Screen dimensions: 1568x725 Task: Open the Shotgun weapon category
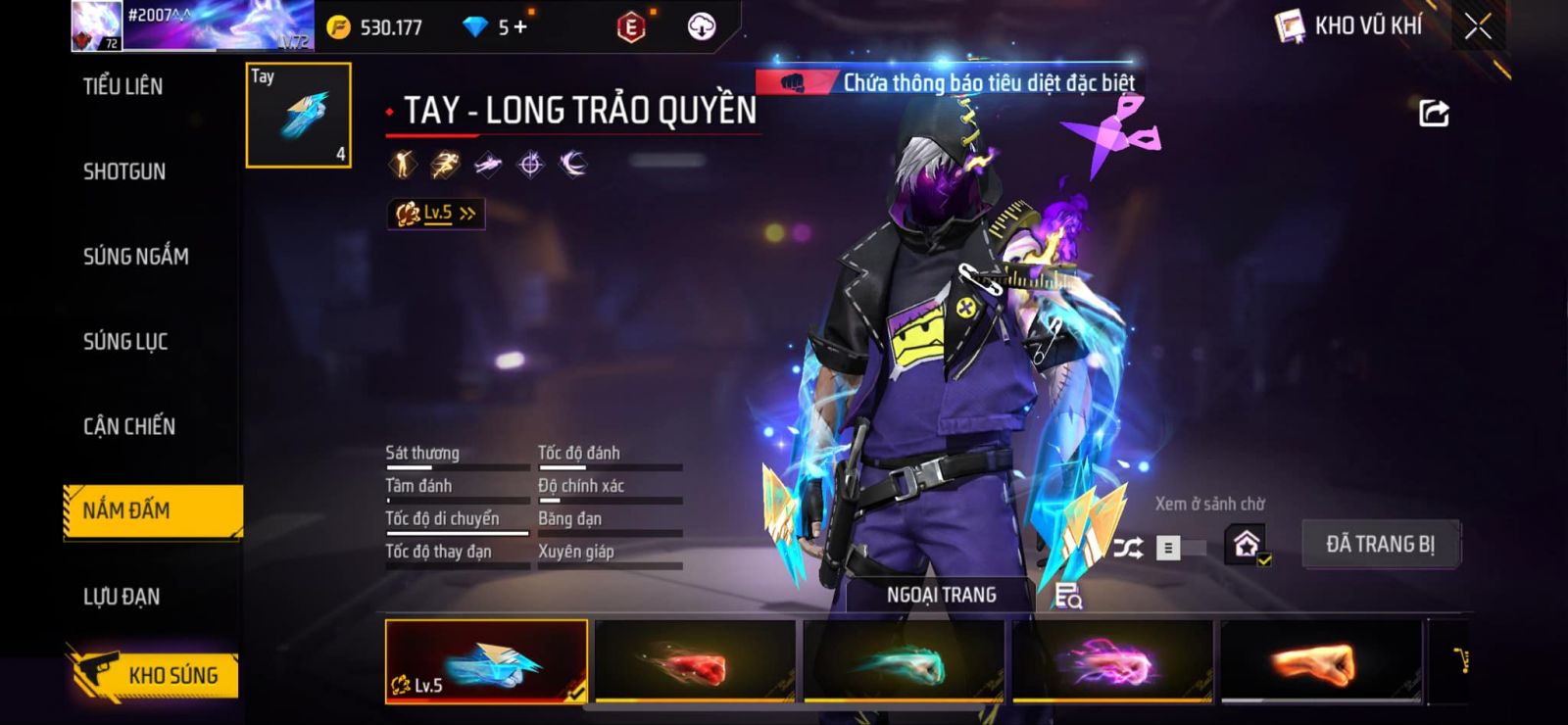tap(124, 171)
